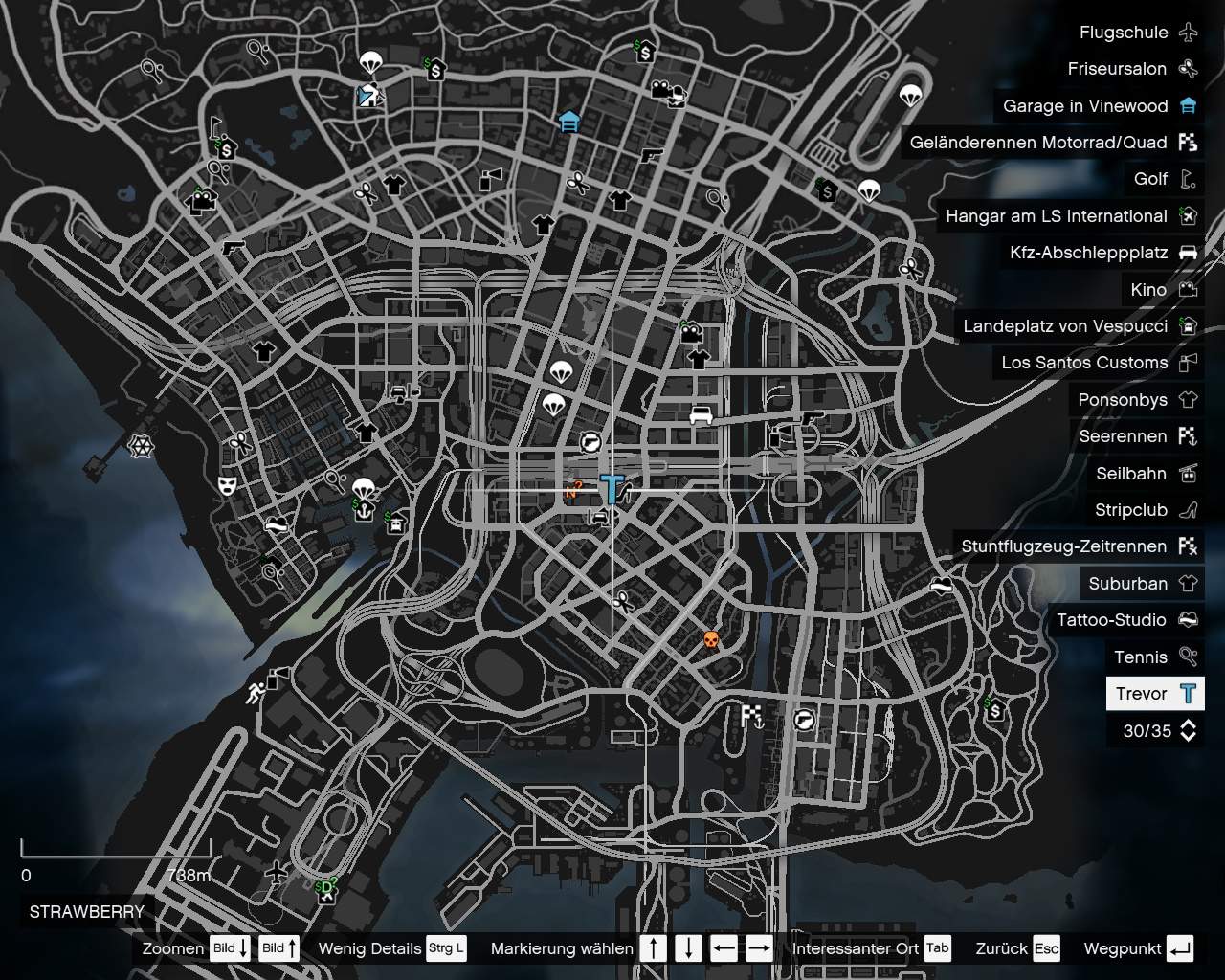This screenshot has width=1225, height=980.
Task: Click the blue safehouse icon at the top
Action: pyautogui.click(x=568, y=122)
